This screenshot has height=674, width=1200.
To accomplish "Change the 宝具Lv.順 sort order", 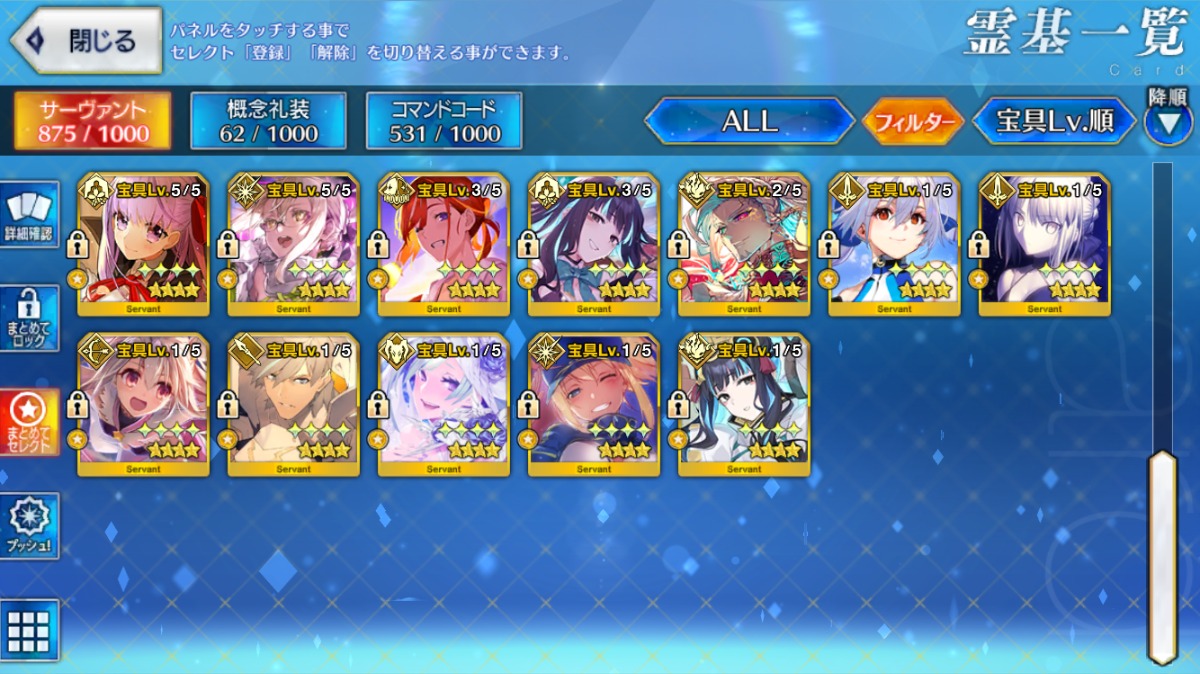I will (x=1053, y=121).
